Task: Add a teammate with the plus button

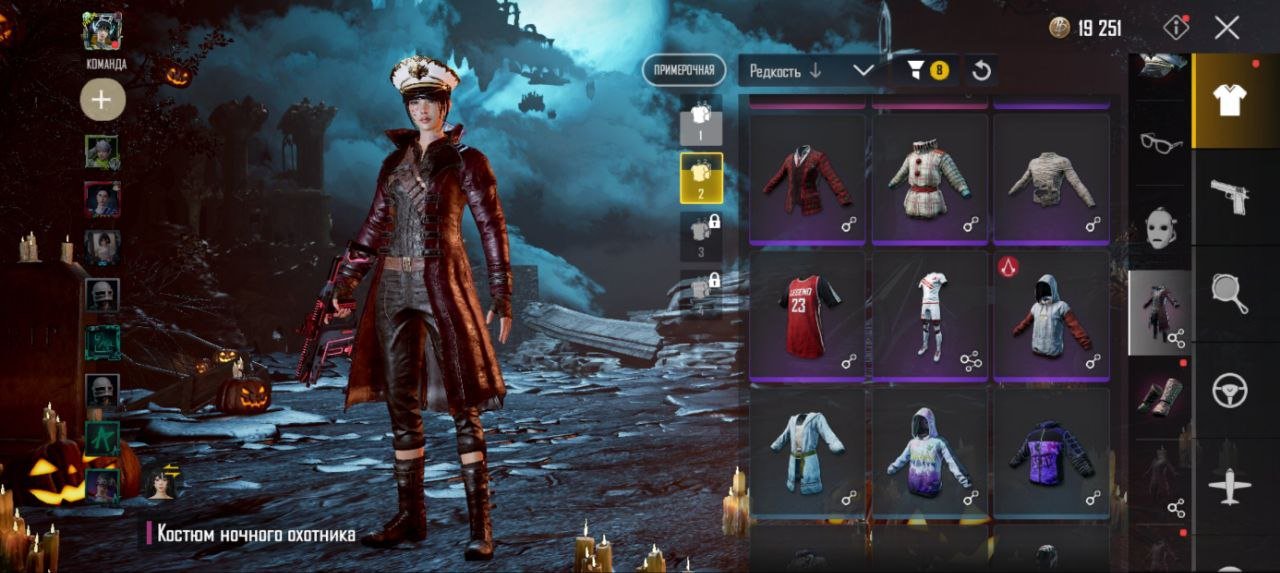Action: [102, 99]
